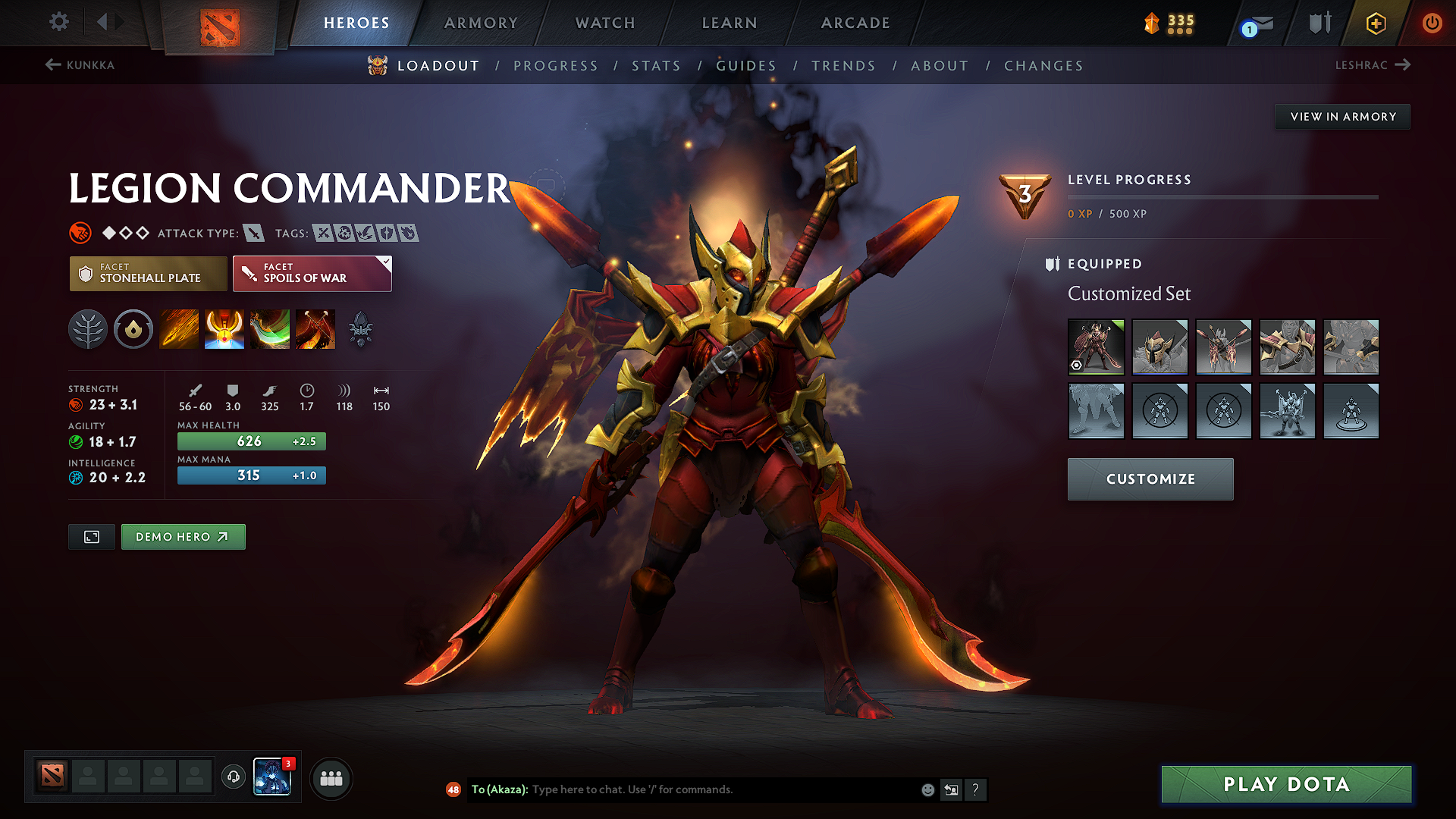Toggle the eye icon on the equipped weapon thumbnail
Image resolution: width=1456 pixels, height=819 pixels.
pyautogui.click(x=1076, y=366)
